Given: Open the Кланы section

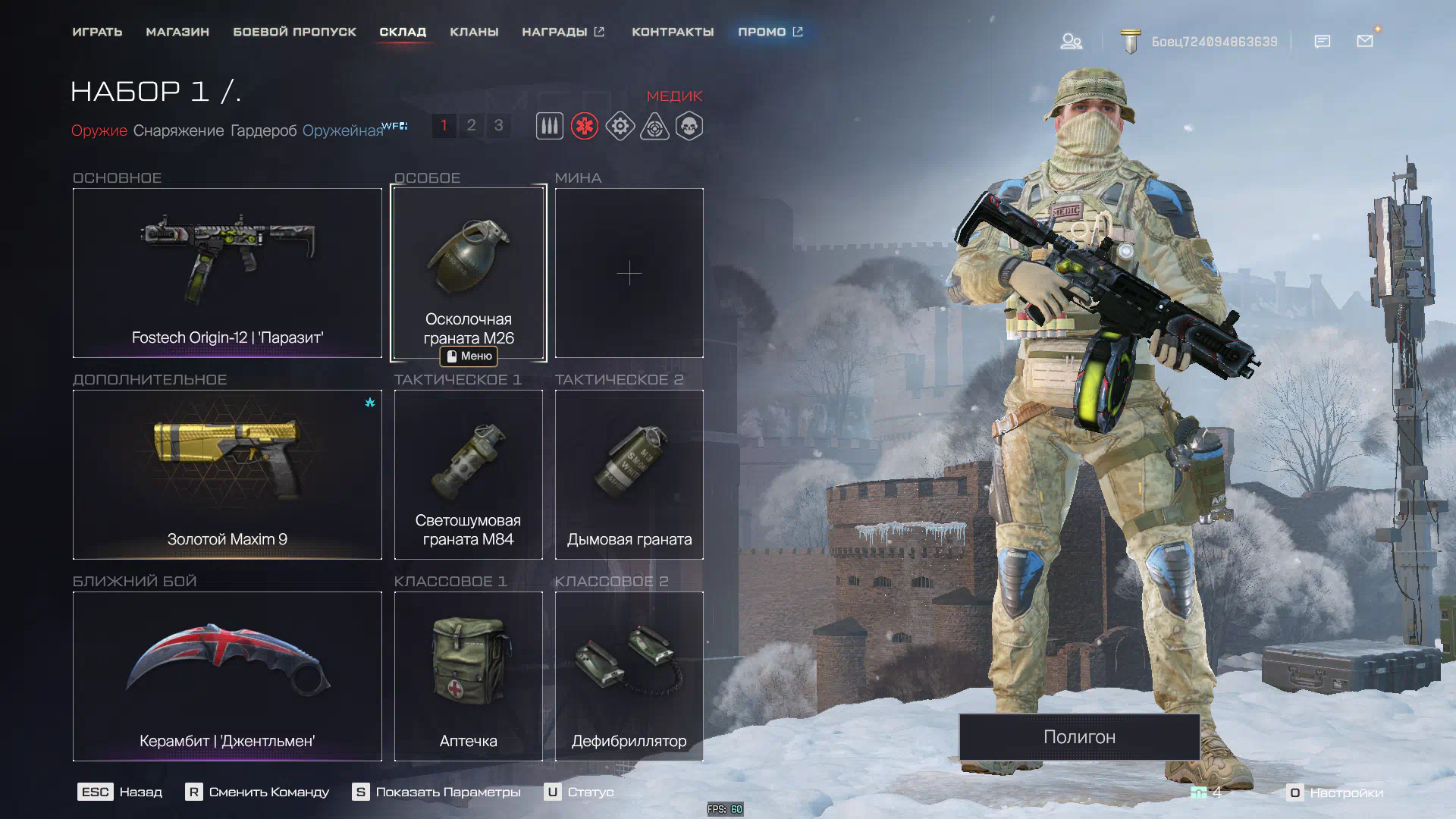Looking at the screenshot, I should pos(474,32).
